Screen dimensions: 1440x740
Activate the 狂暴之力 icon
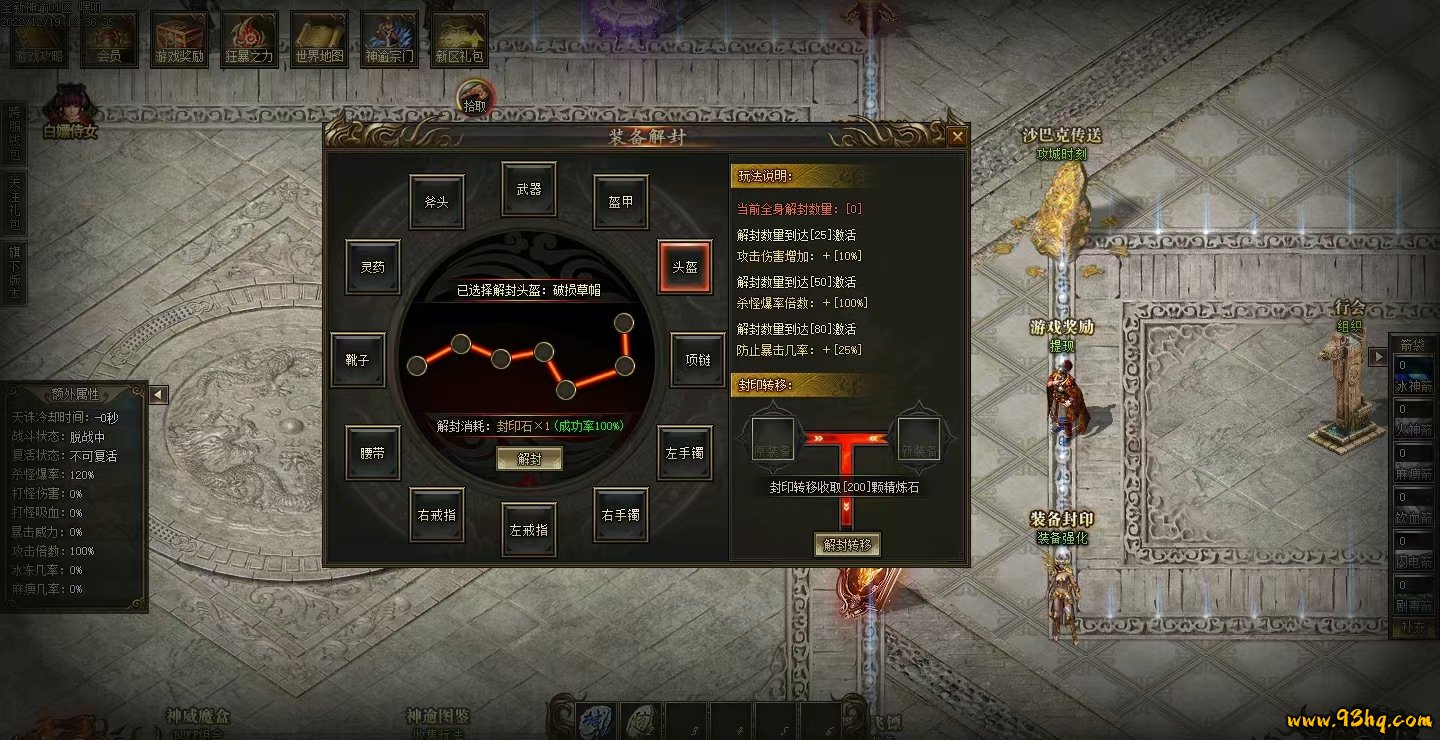pos(249,40)
